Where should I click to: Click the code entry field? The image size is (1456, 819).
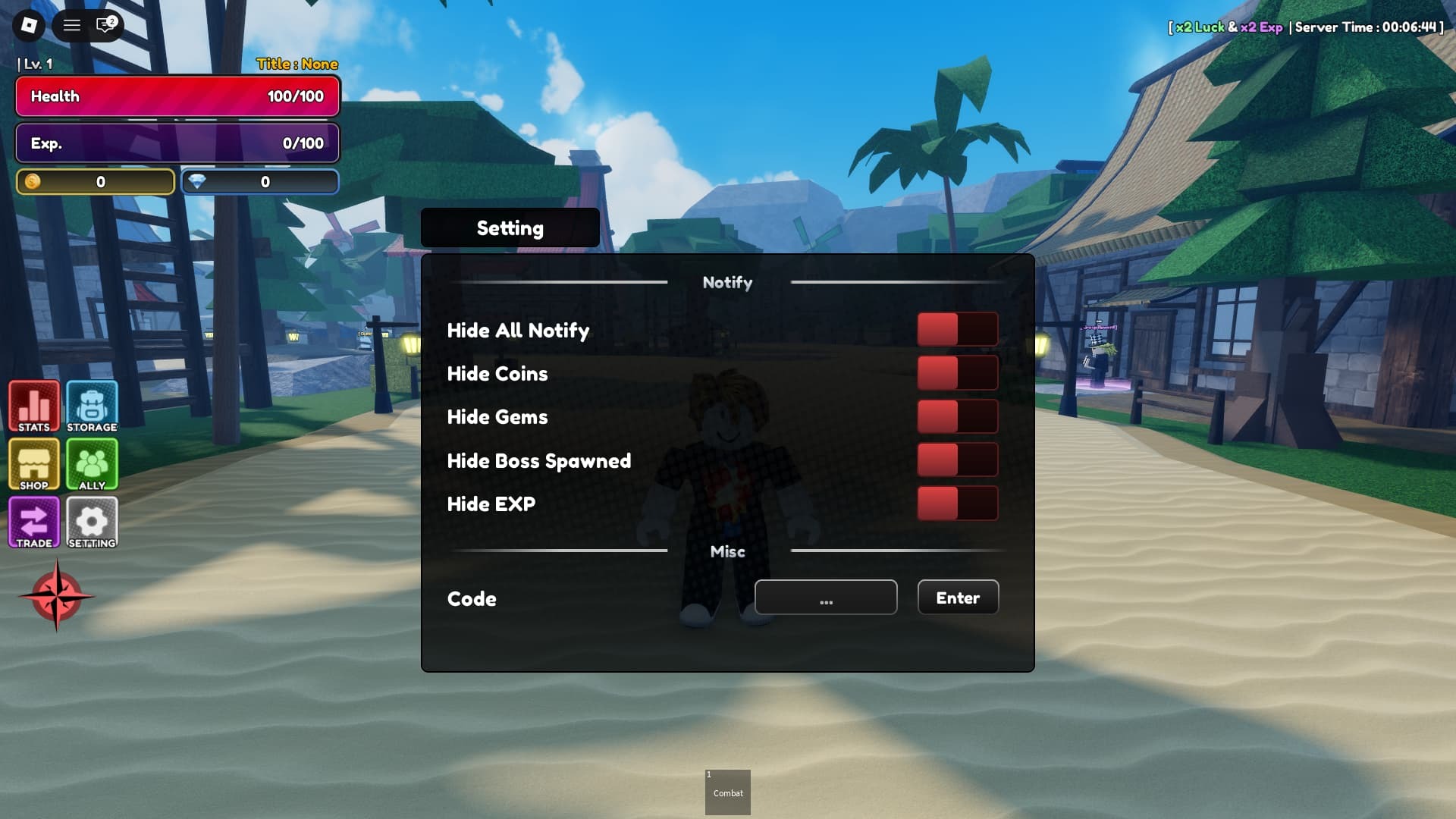pos(826,598)
